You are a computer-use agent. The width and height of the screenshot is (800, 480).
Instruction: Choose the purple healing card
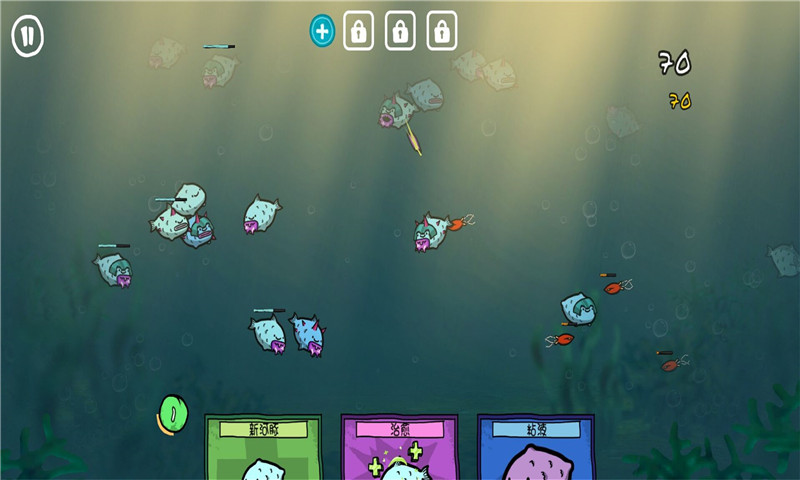coord(399,448)
